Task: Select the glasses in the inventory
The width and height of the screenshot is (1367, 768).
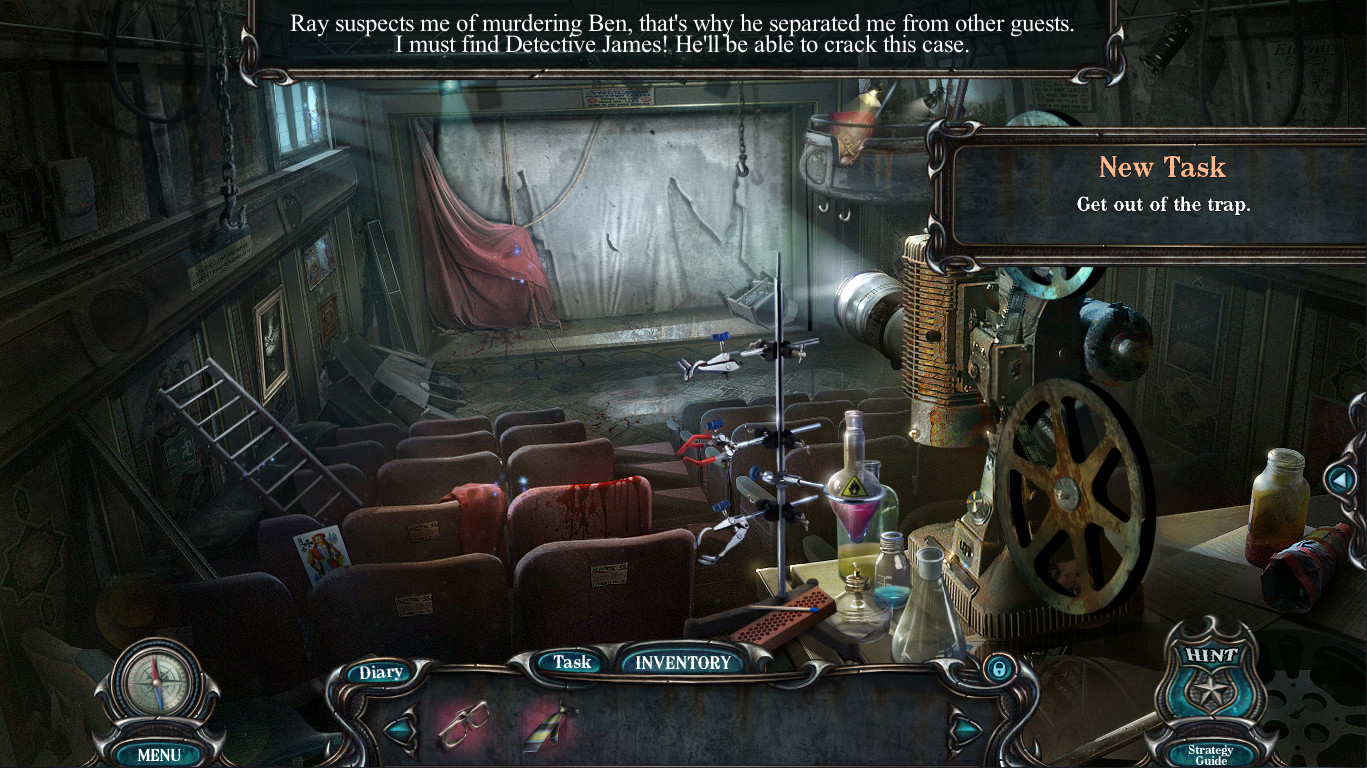Action: coord(463,724)
